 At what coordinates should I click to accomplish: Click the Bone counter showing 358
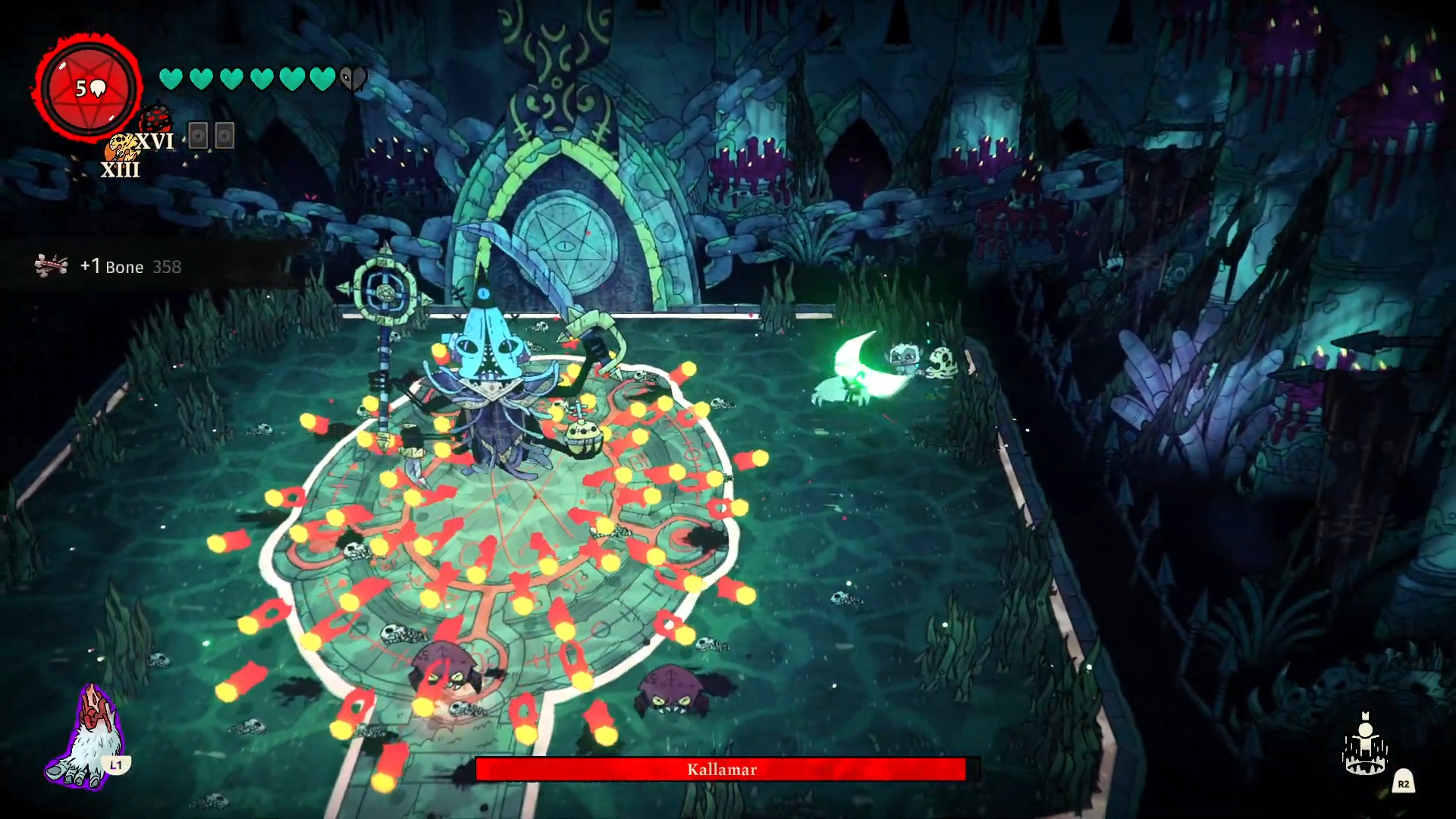pos(168,267)
